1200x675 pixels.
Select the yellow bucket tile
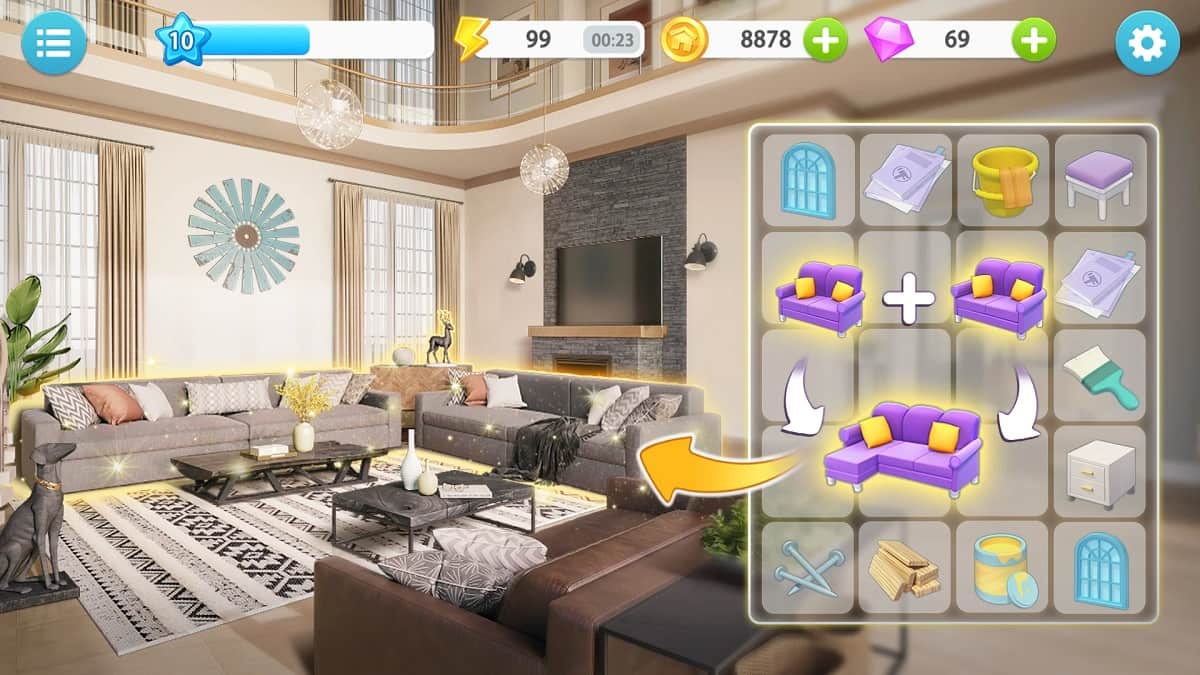[1003, 180]
